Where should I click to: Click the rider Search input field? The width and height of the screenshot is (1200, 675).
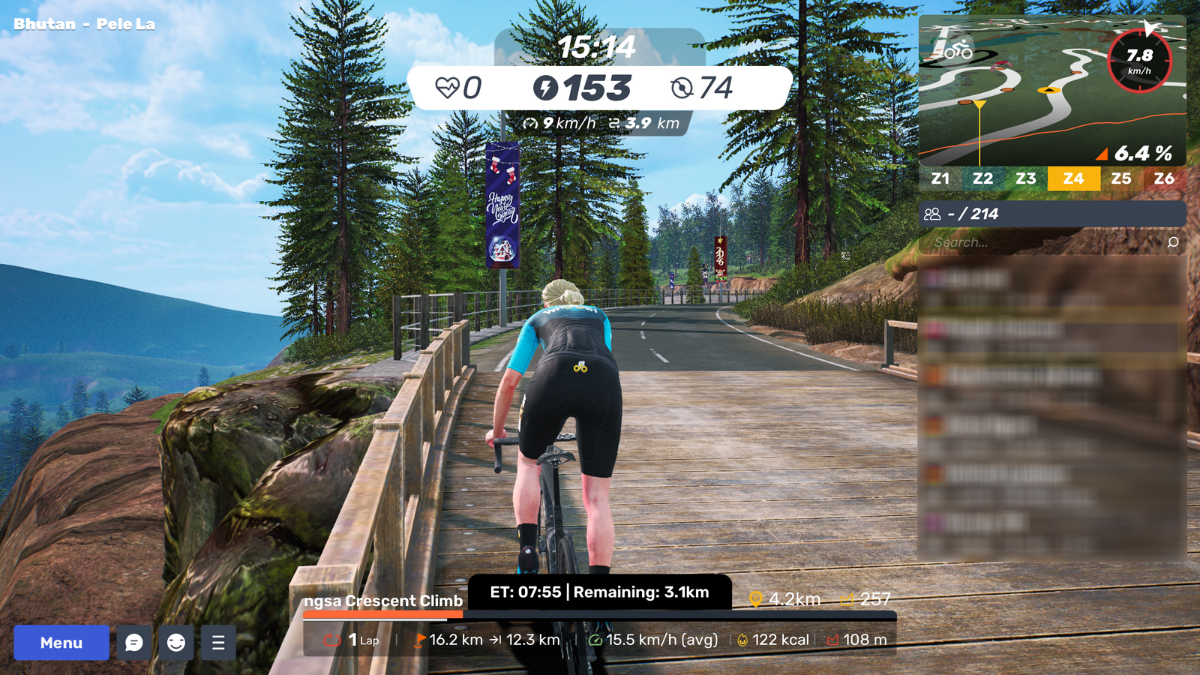click(x=1040, y=242)
